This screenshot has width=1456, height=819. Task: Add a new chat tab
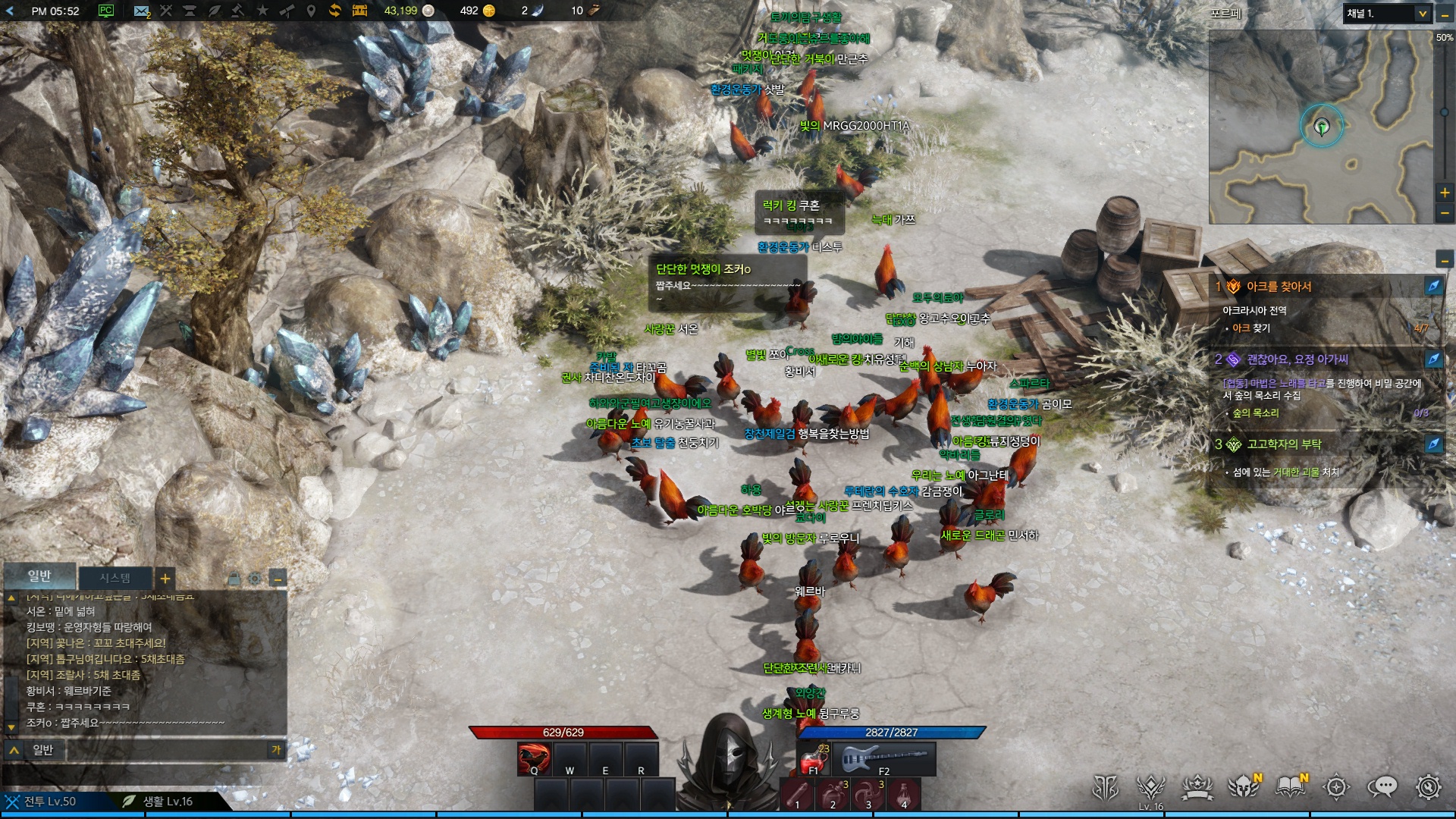[x=165, y=579]
